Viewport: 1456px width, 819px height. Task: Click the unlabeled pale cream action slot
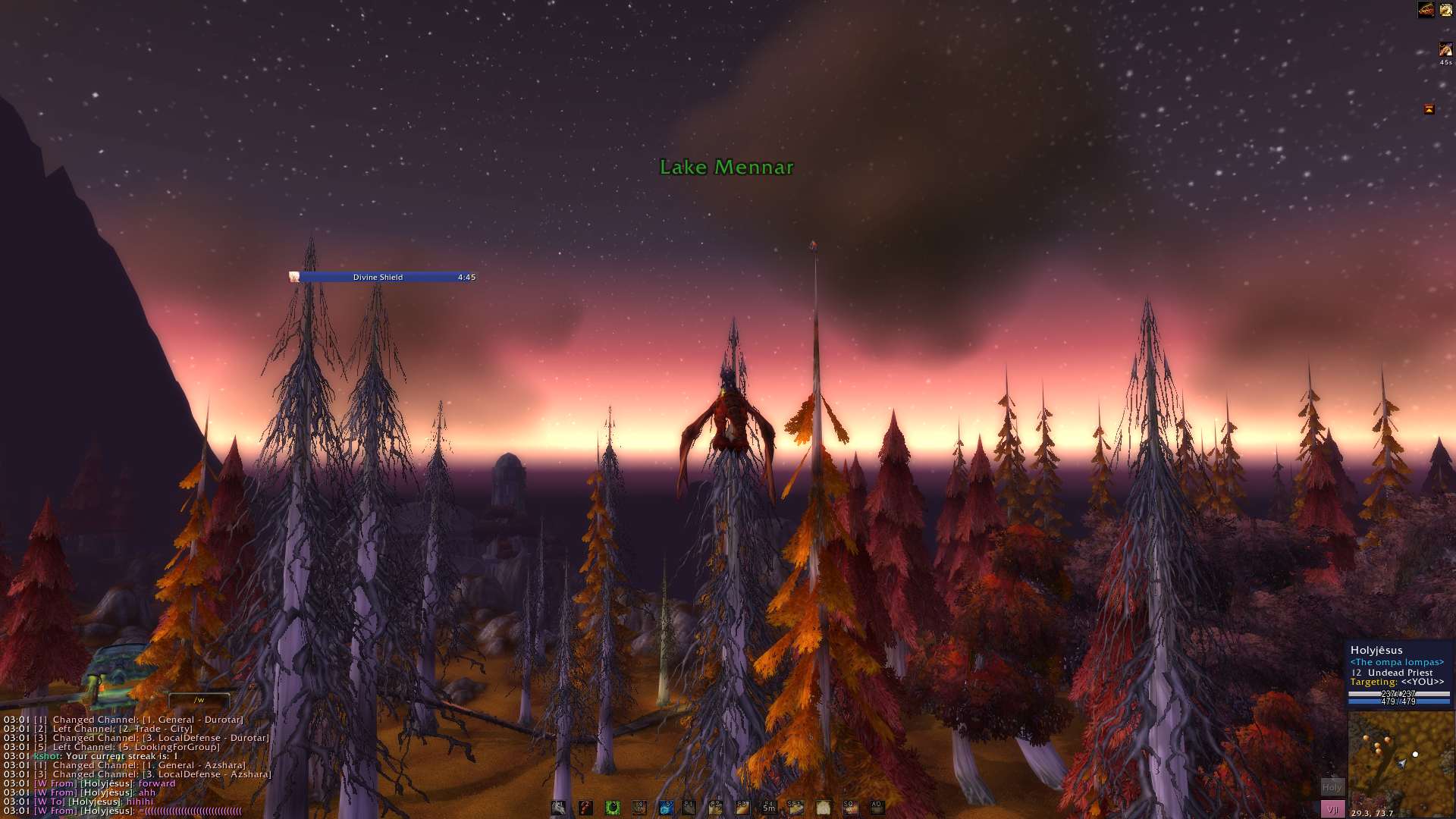coord(823,808)
